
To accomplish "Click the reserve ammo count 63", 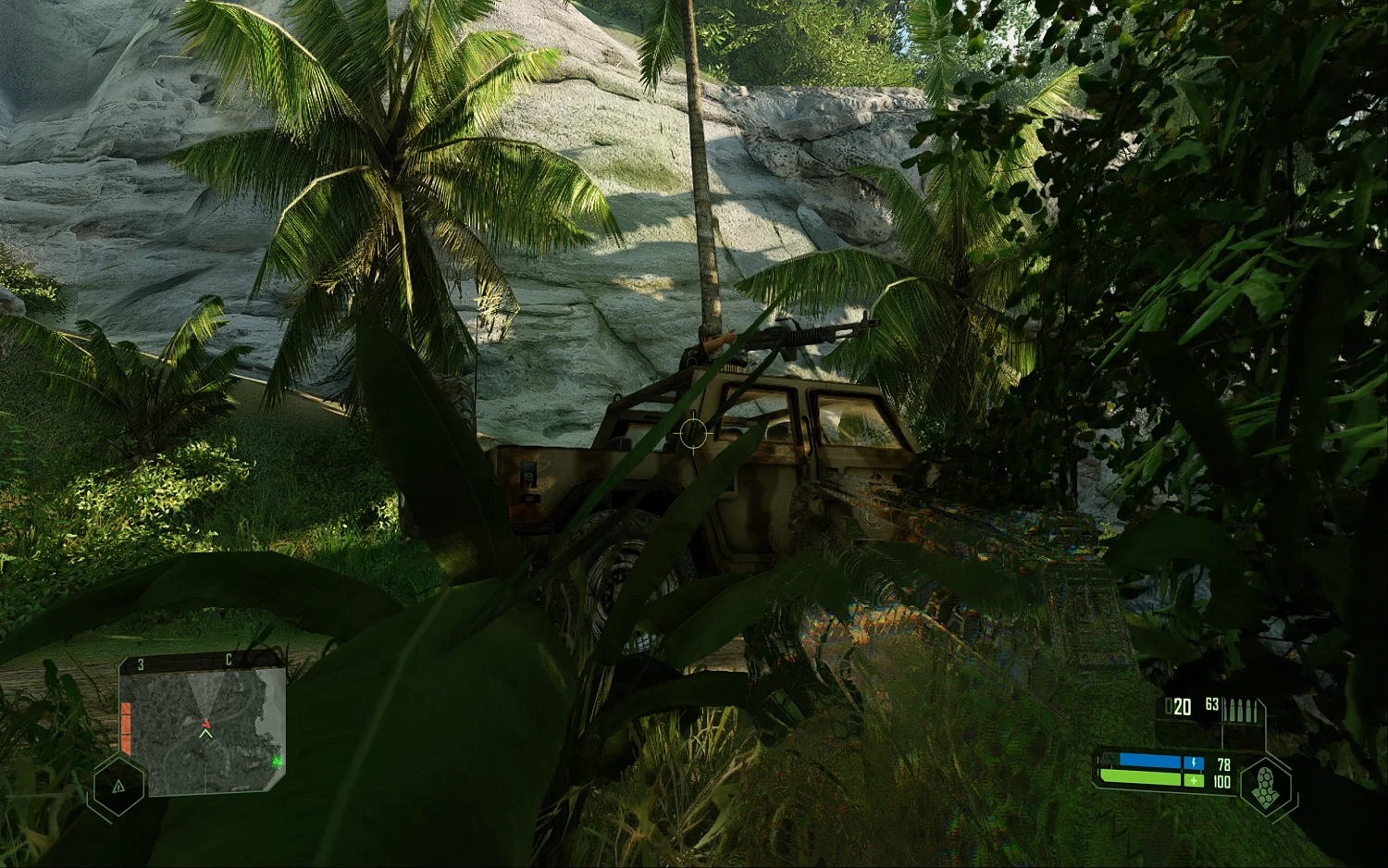I will [1212, 704].
